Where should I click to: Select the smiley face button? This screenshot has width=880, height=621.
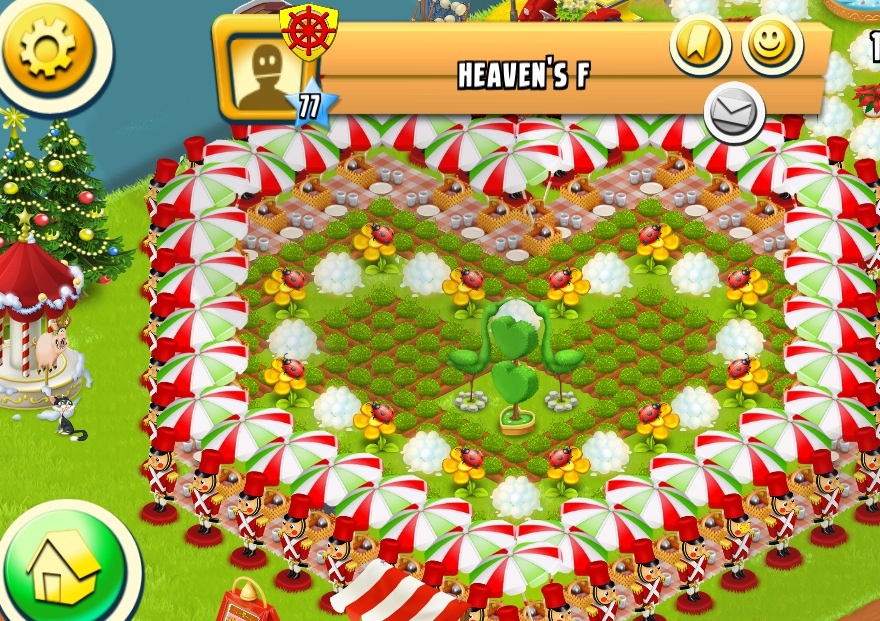tap(771, 44)
